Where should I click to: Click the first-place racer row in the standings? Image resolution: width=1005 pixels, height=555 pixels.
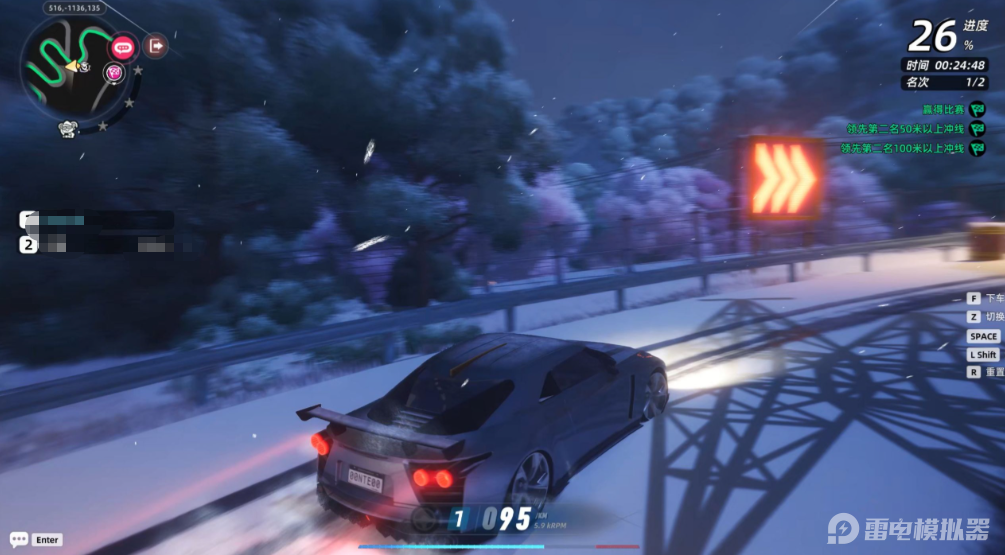[97, 220]
